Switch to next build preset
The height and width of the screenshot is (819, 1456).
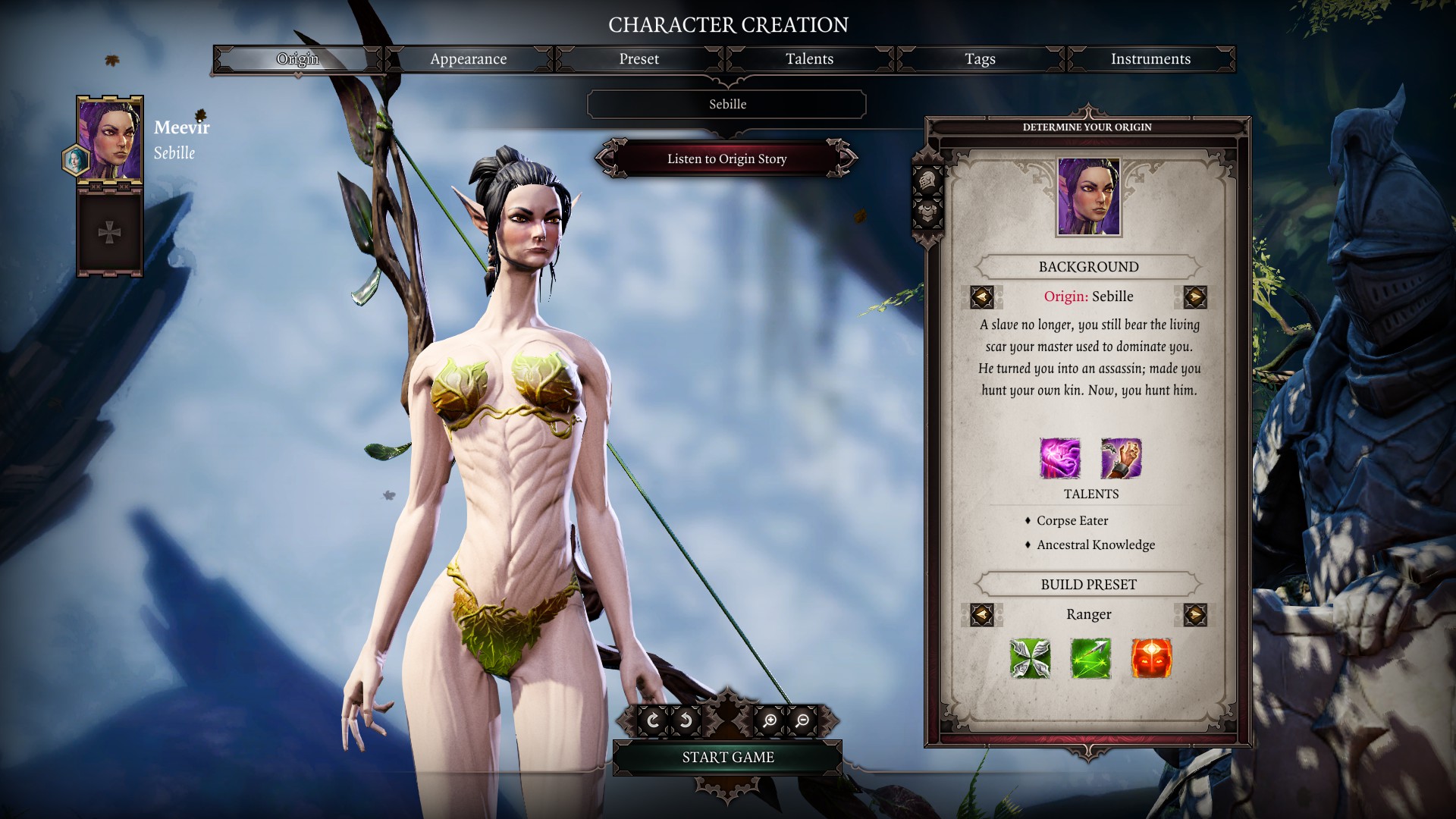coord(1195,614)
